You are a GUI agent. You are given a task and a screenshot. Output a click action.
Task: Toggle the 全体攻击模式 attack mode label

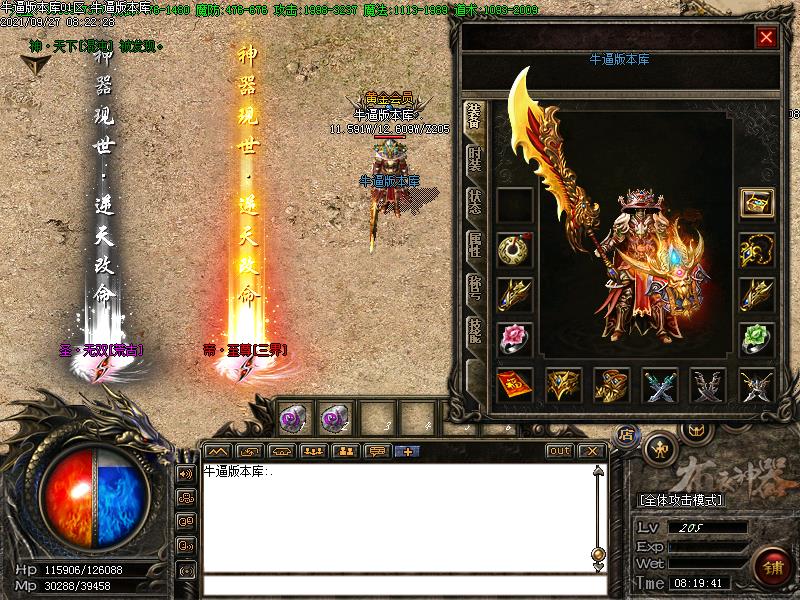[x=681, y=499]
